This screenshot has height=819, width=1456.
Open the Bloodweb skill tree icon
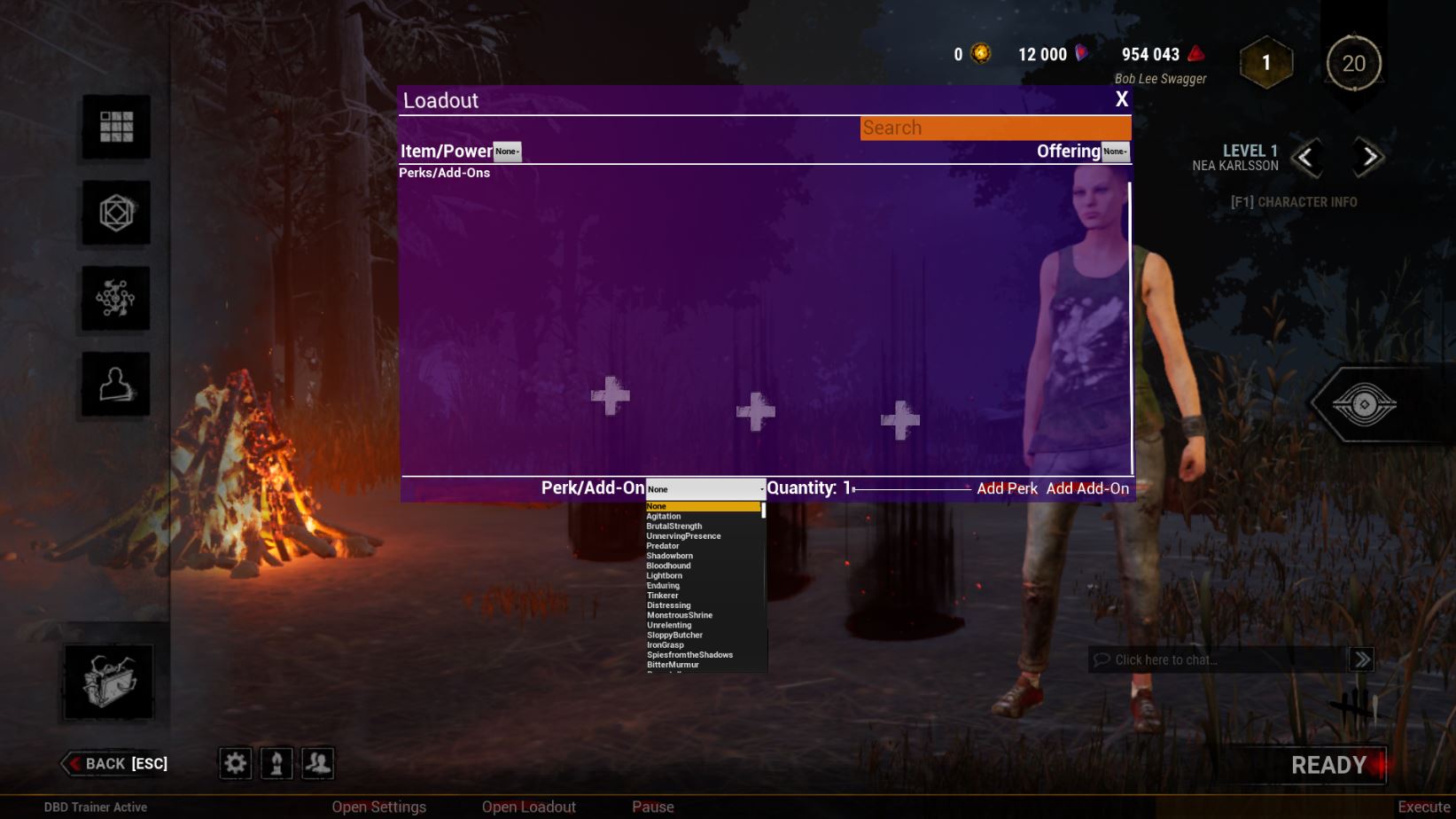[113, 299]
